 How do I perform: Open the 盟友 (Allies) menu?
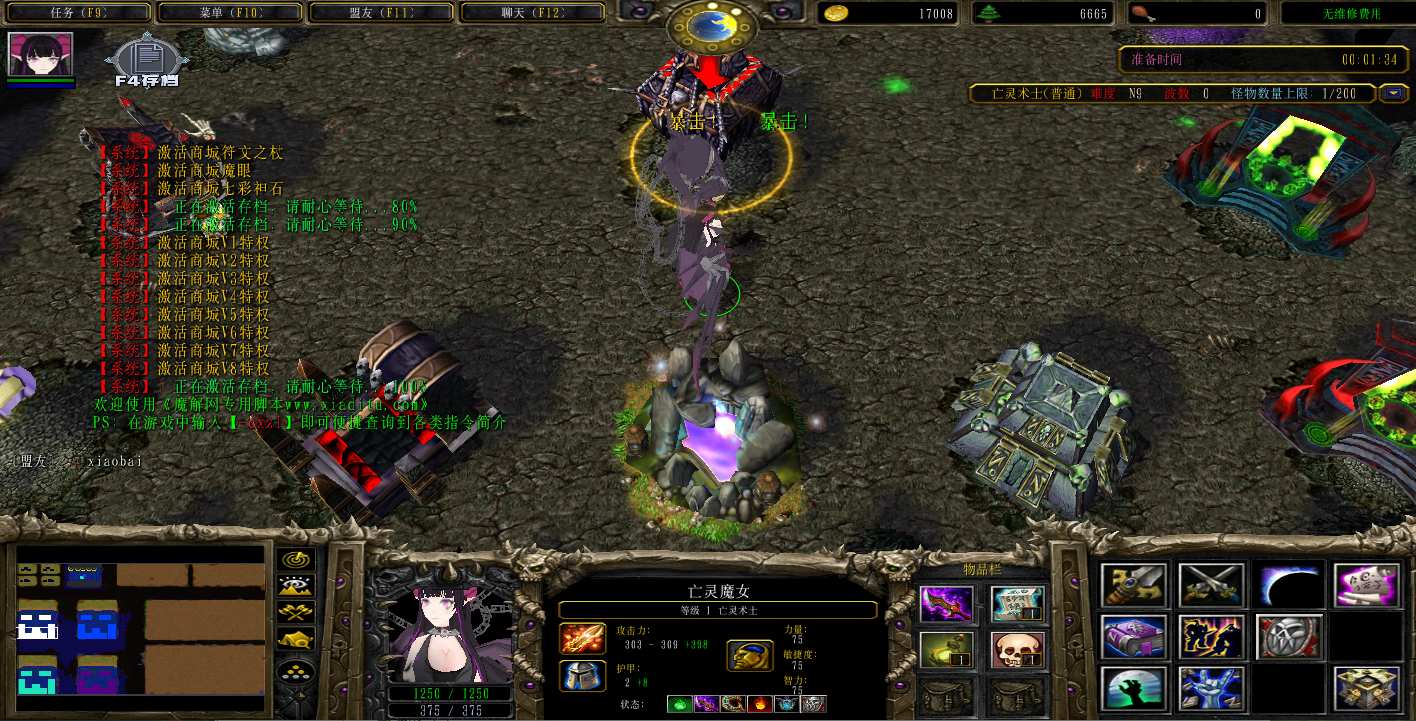(x=381, y=13)
